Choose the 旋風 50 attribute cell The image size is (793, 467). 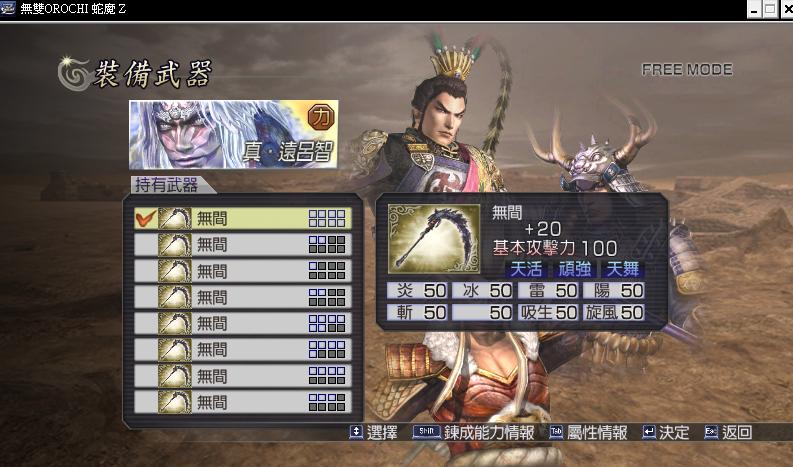[613, 313]
